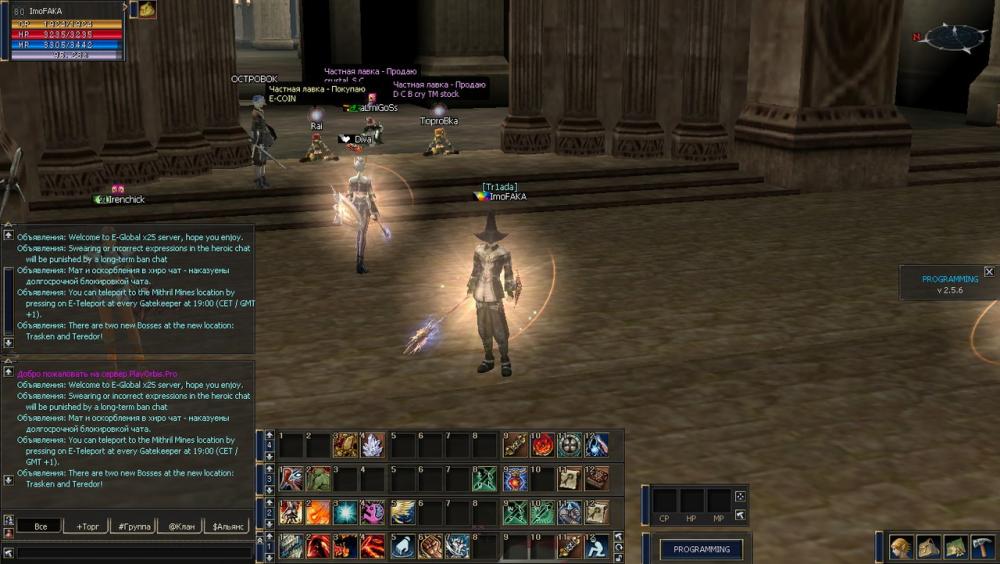Switch to the Все chat tab
Screen dimensions: 1000x564
[40, 525]
